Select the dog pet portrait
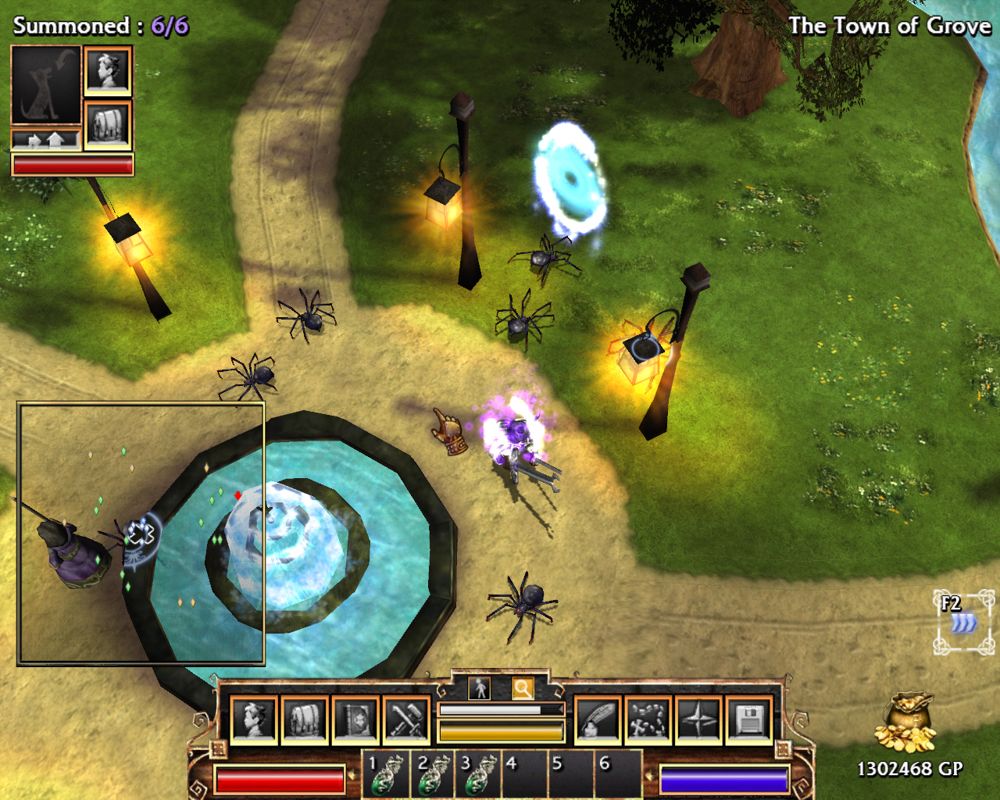1000x800 pixels. coord(46,85)
